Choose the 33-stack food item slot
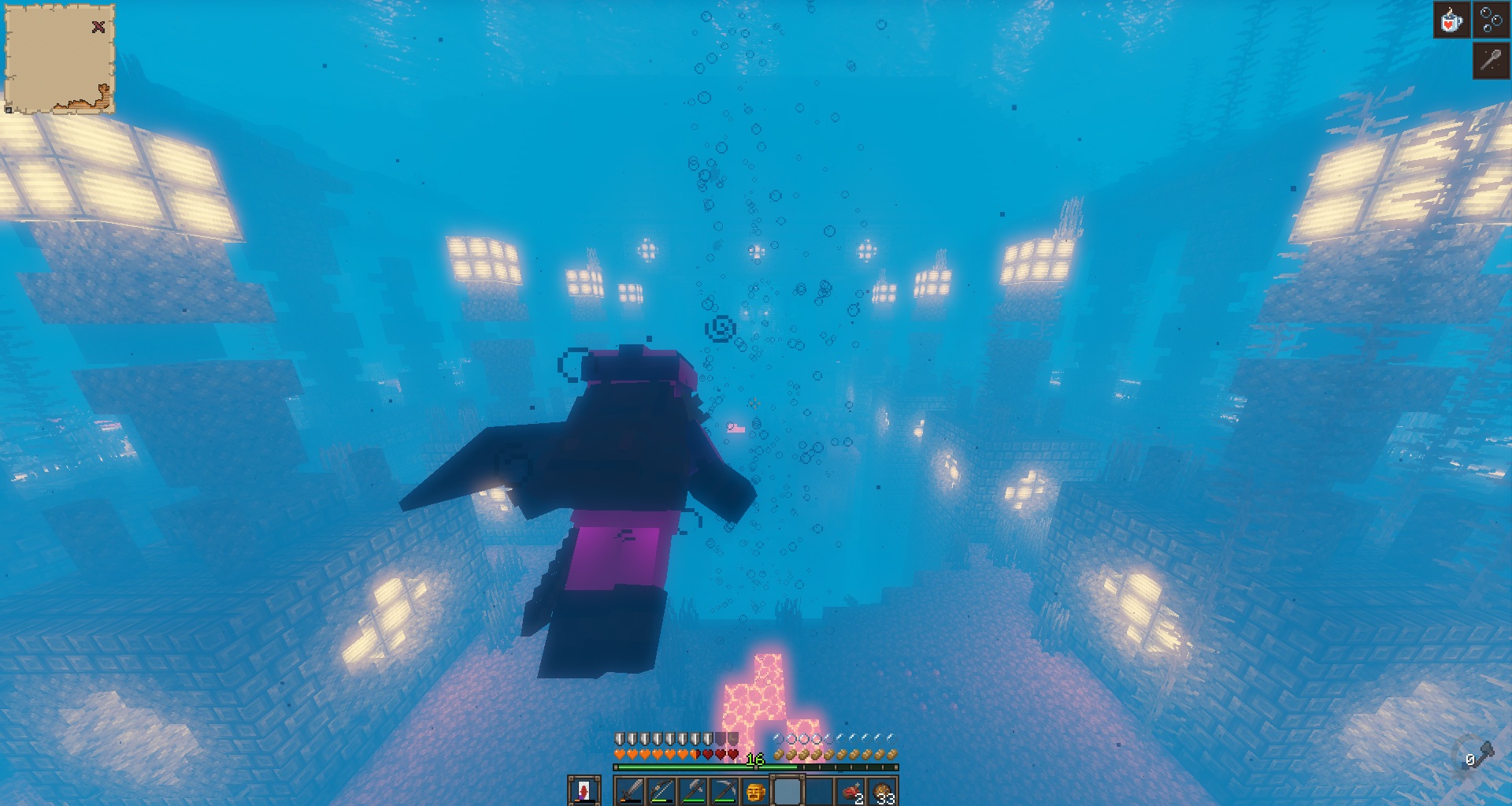 coord(883,790)
